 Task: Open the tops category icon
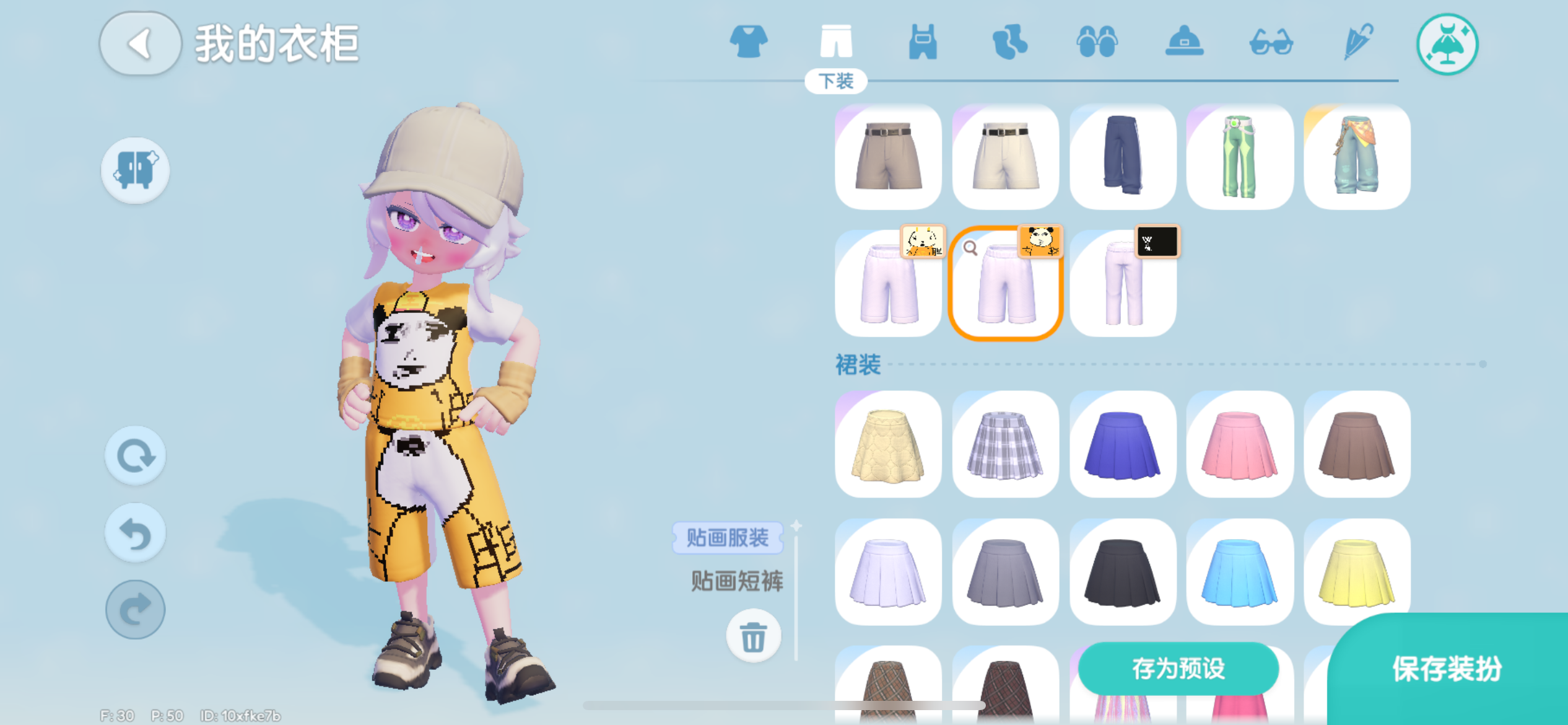[748, 42]
